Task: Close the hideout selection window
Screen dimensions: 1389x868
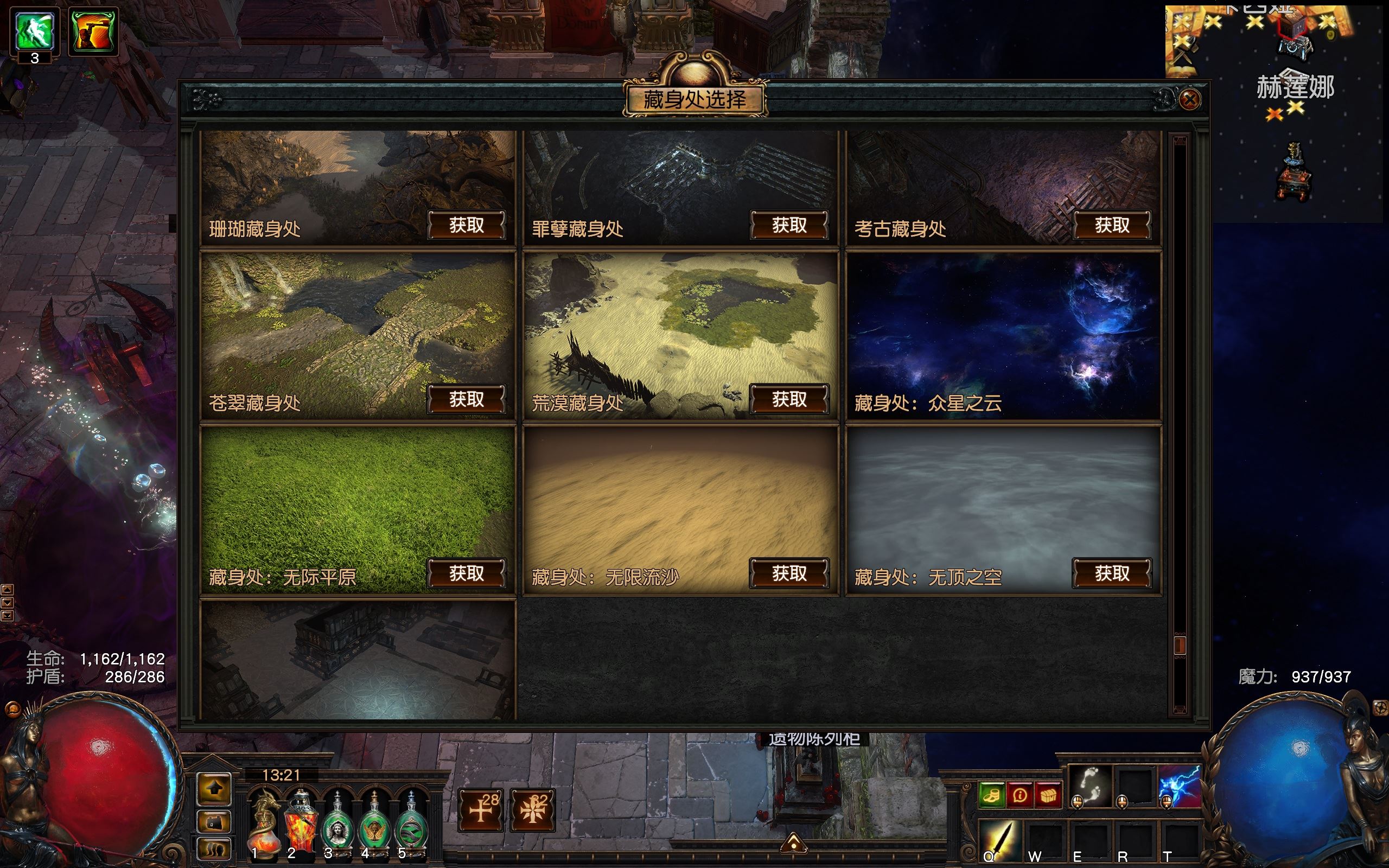Action: click(x=1189, y=100)
